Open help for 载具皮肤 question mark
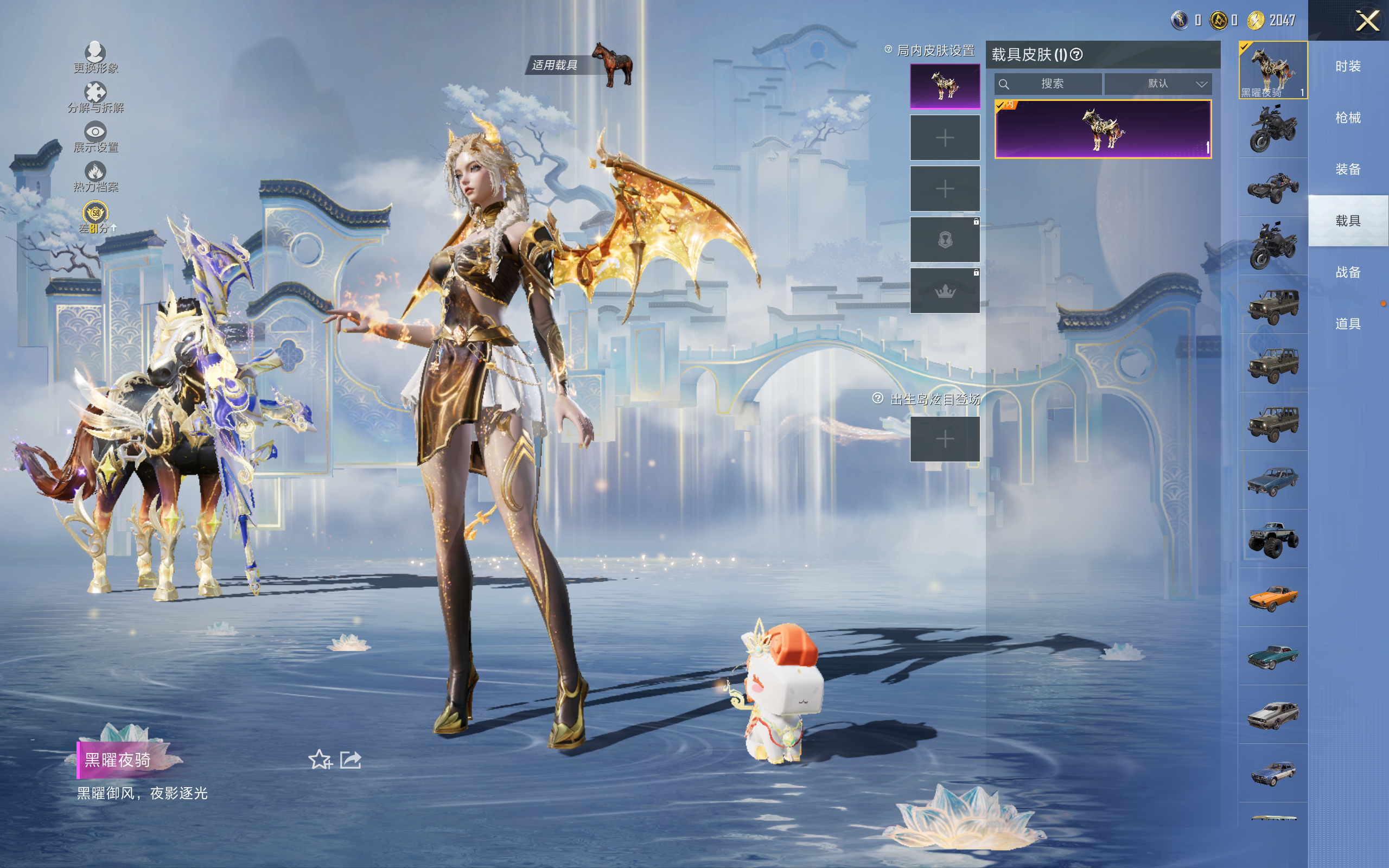Screen dimensions: 1389x868 coord(1077,55)
